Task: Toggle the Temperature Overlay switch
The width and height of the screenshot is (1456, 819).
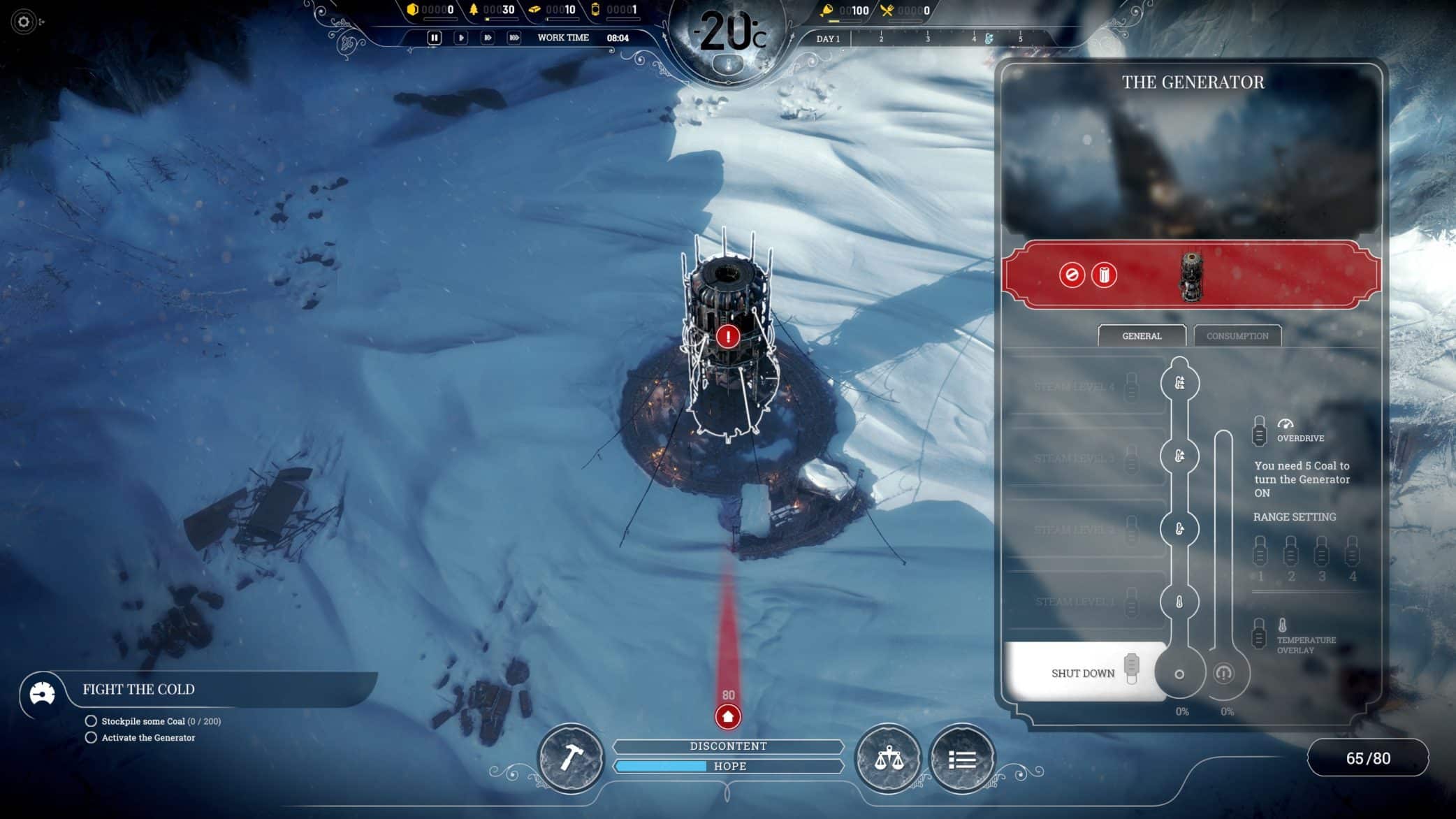Action: [1260, 632]
